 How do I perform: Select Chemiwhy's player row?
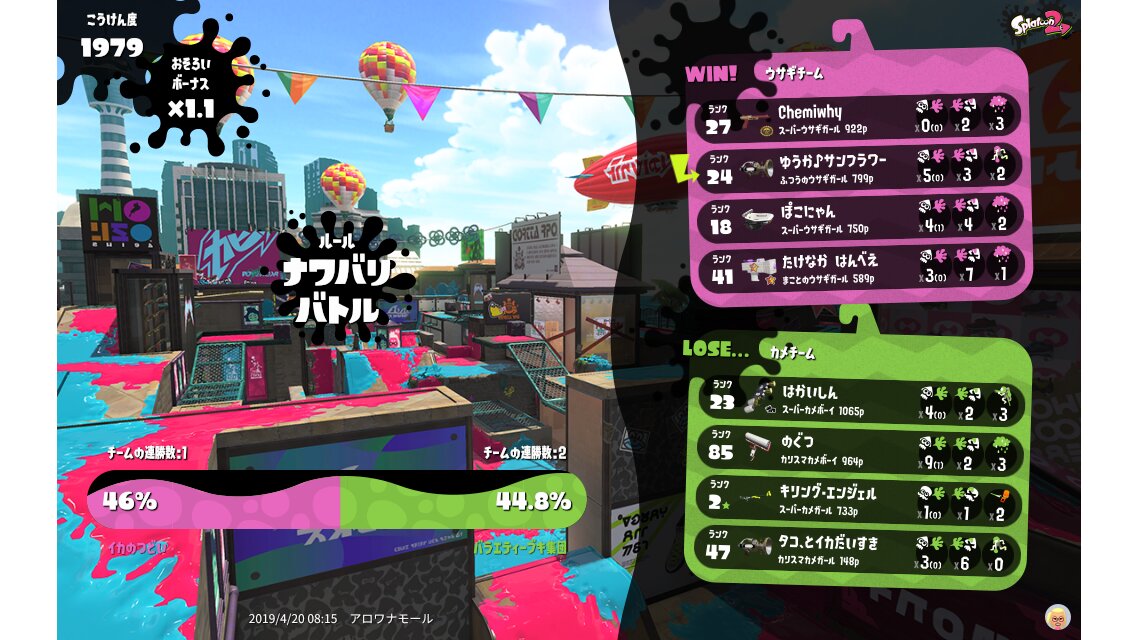860,117
